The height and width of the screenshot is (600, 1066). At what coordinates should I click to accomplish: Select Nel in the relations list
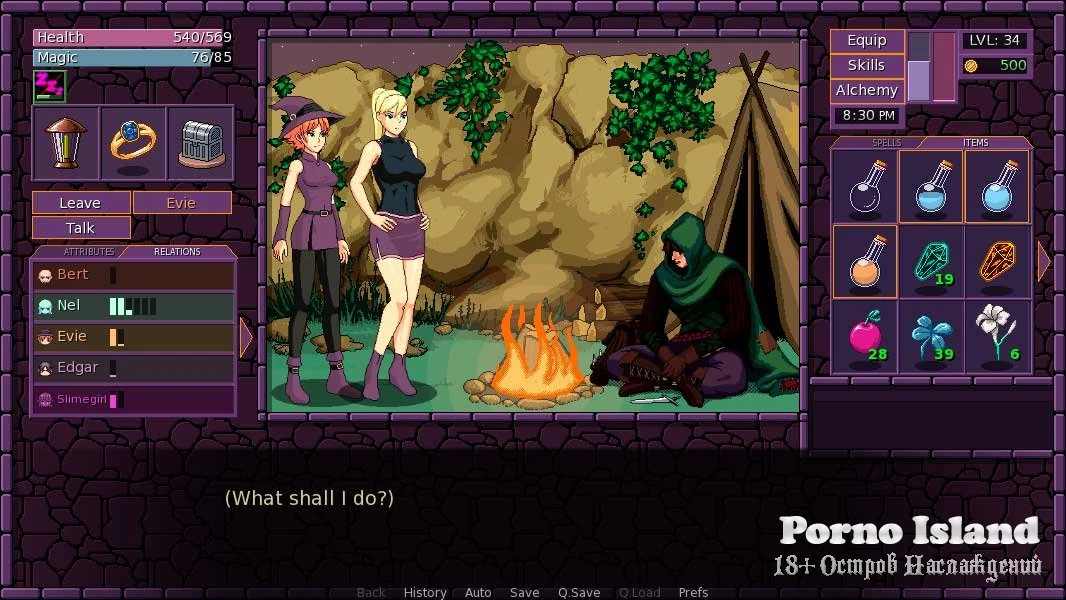click(133, 306)
